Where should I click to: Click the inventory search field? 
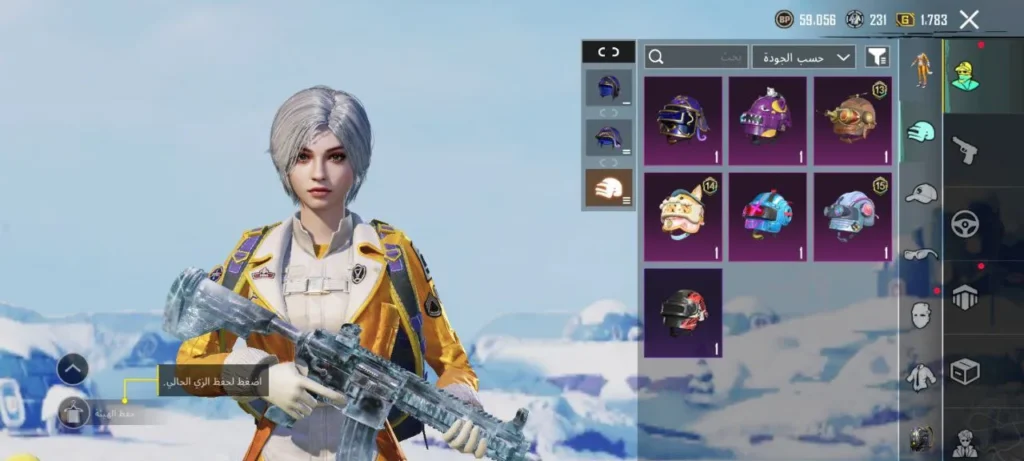click(696, 57)
